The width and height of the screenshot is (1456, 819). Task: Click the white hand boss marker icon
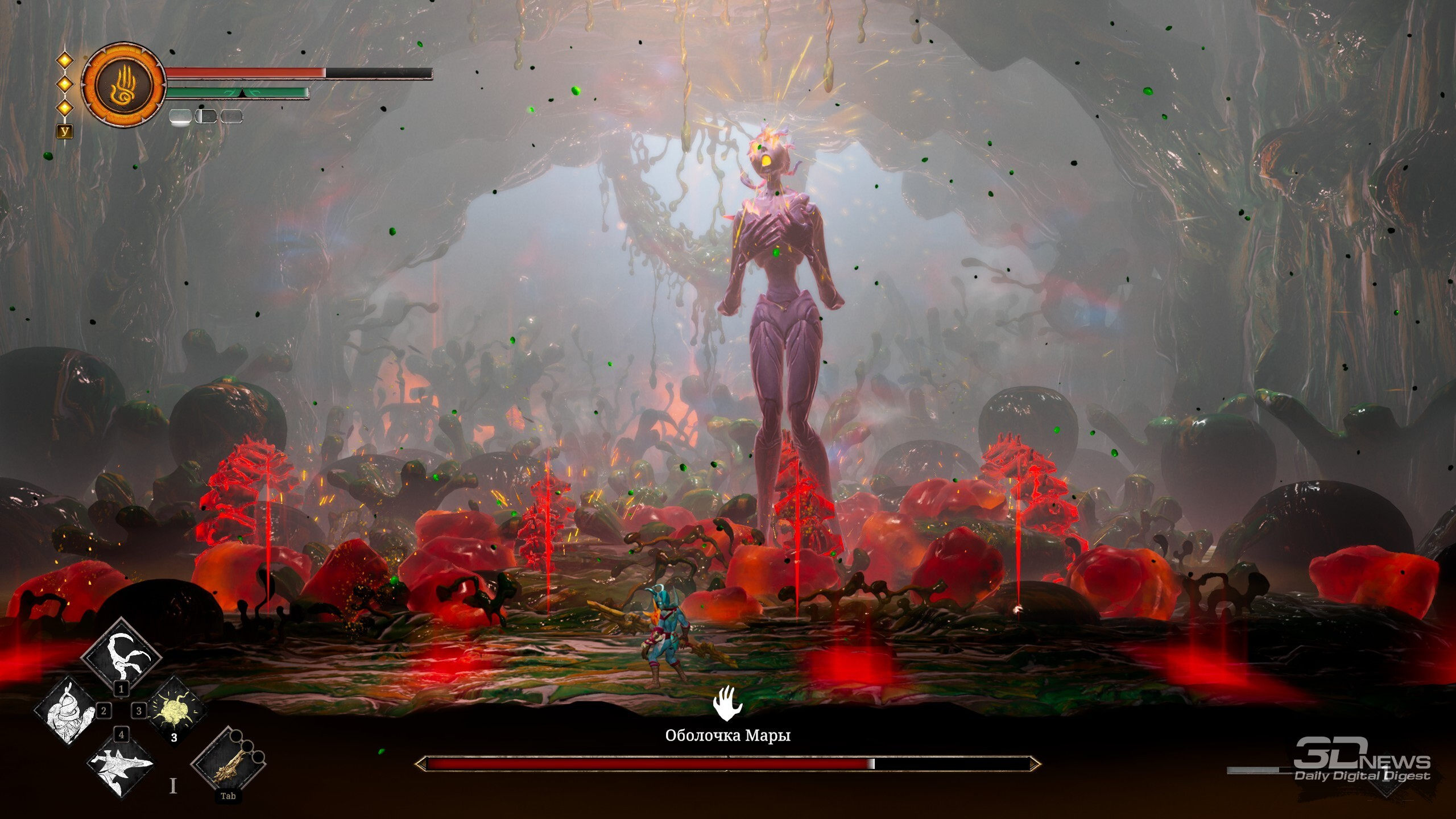pos(727,703)
